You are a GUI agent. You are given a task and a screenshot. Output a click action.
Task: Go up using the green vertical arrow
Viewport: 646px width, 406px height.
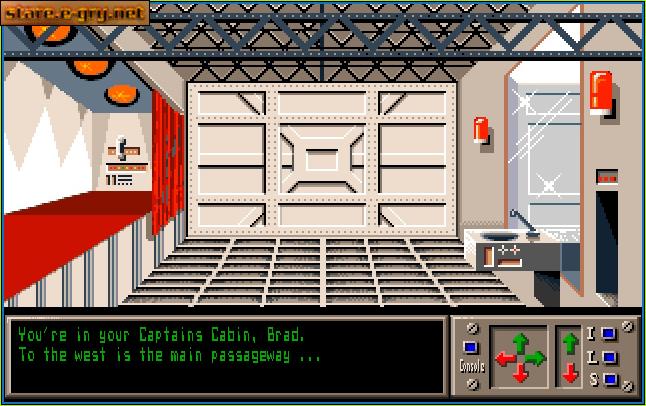[x=570, y=342]
